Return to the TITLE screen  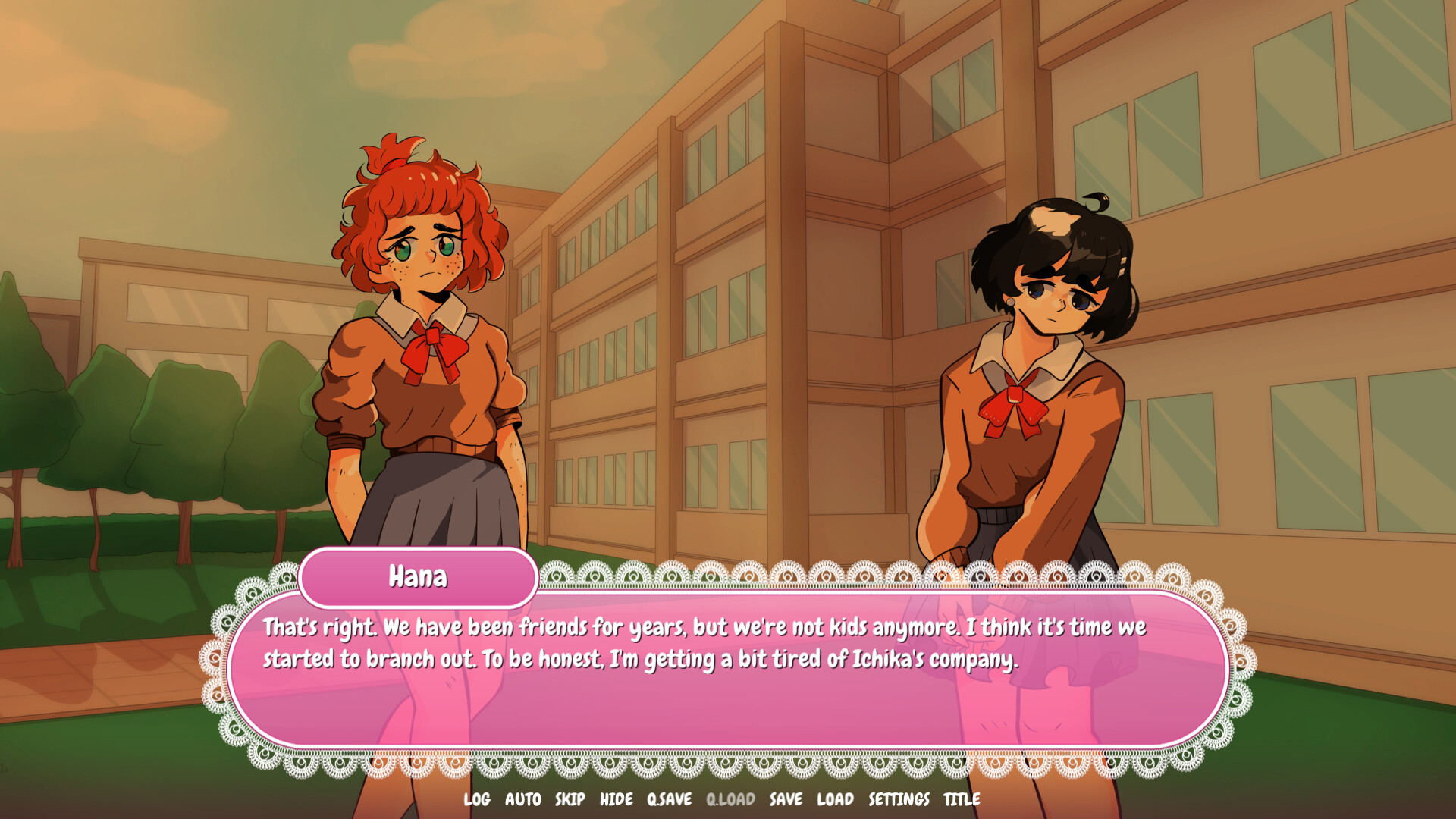click(960, 799)
